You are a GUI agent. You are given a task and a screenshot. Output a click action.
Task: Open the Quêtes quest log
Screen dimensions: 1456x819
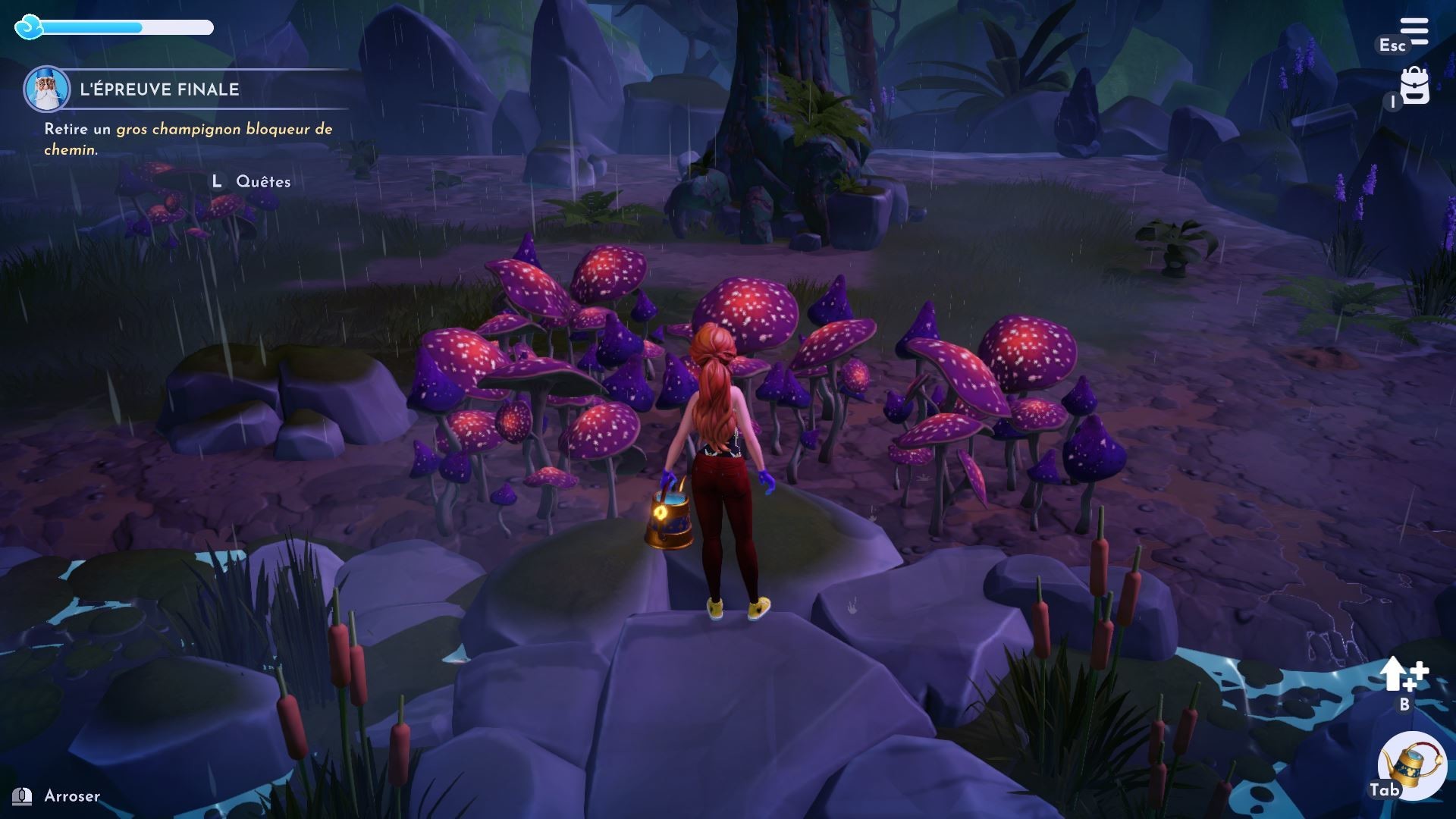[x=262, y=181]
